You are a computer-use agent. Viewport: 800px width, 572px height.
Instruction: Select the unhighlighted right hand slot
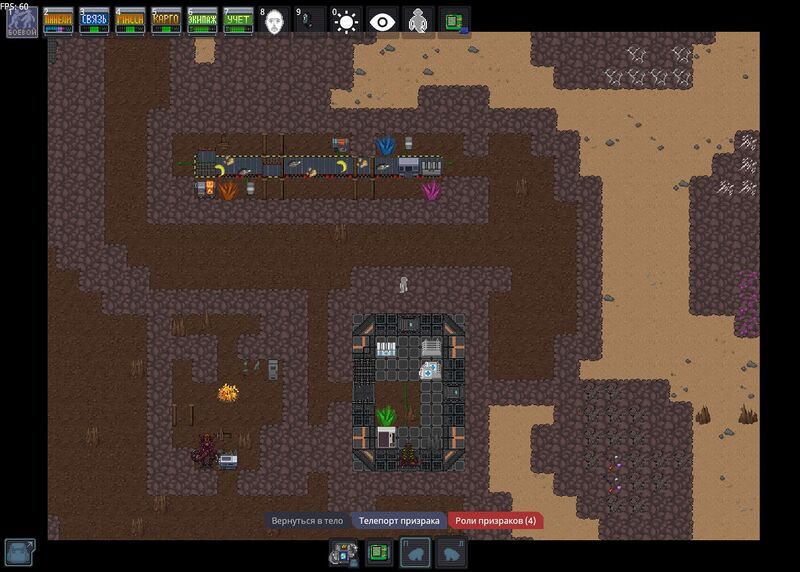click(x=451, y=552)
